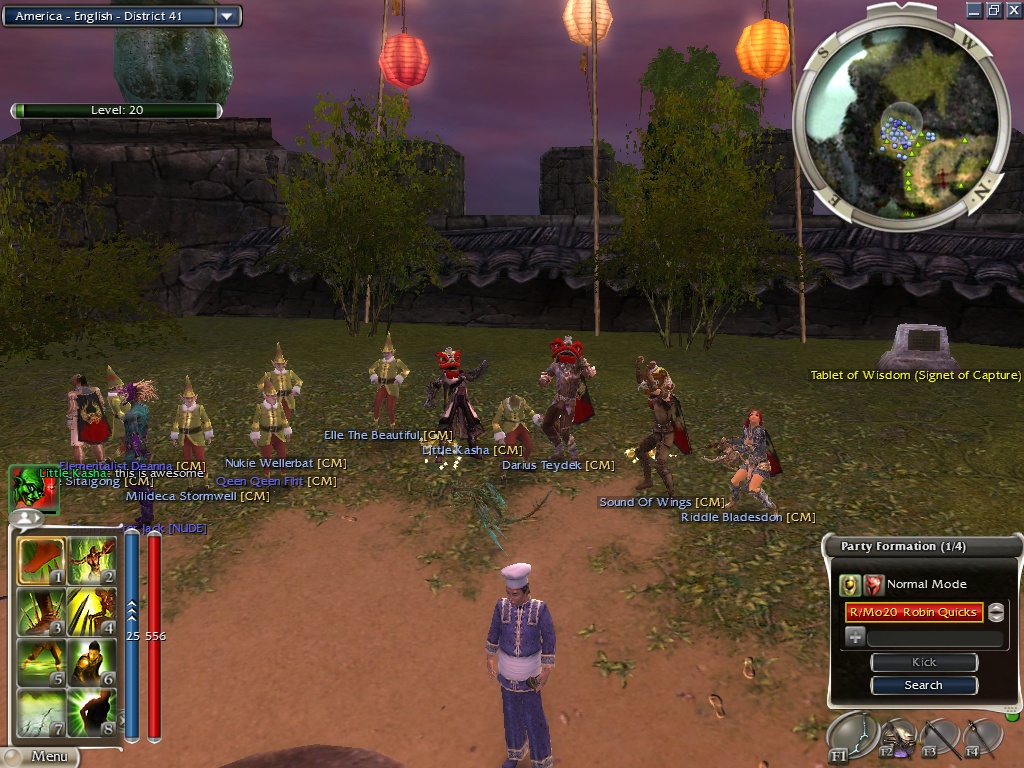The image size is (1024, 768).
Task: Equip the F3 weapon set
Action: tap(940, 739)
